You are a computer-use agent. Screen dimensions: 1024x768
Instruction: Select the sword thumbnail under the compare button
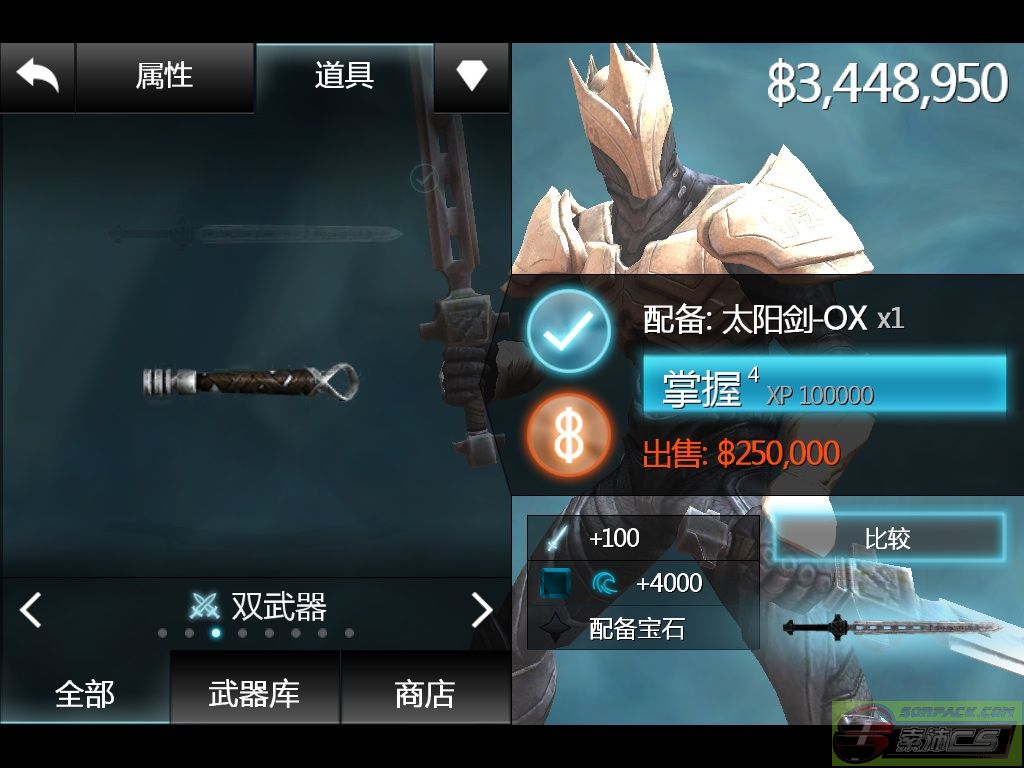click(x=892, y=628)
